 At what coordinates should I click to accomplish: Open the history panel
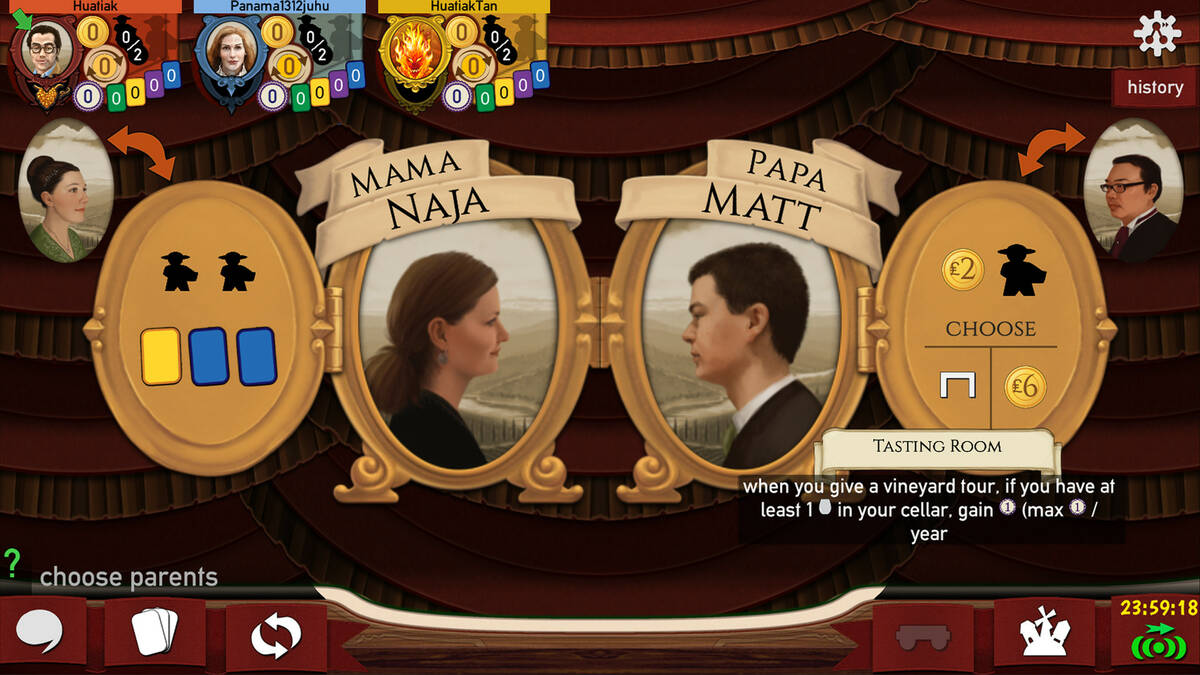pos(1155,87)
